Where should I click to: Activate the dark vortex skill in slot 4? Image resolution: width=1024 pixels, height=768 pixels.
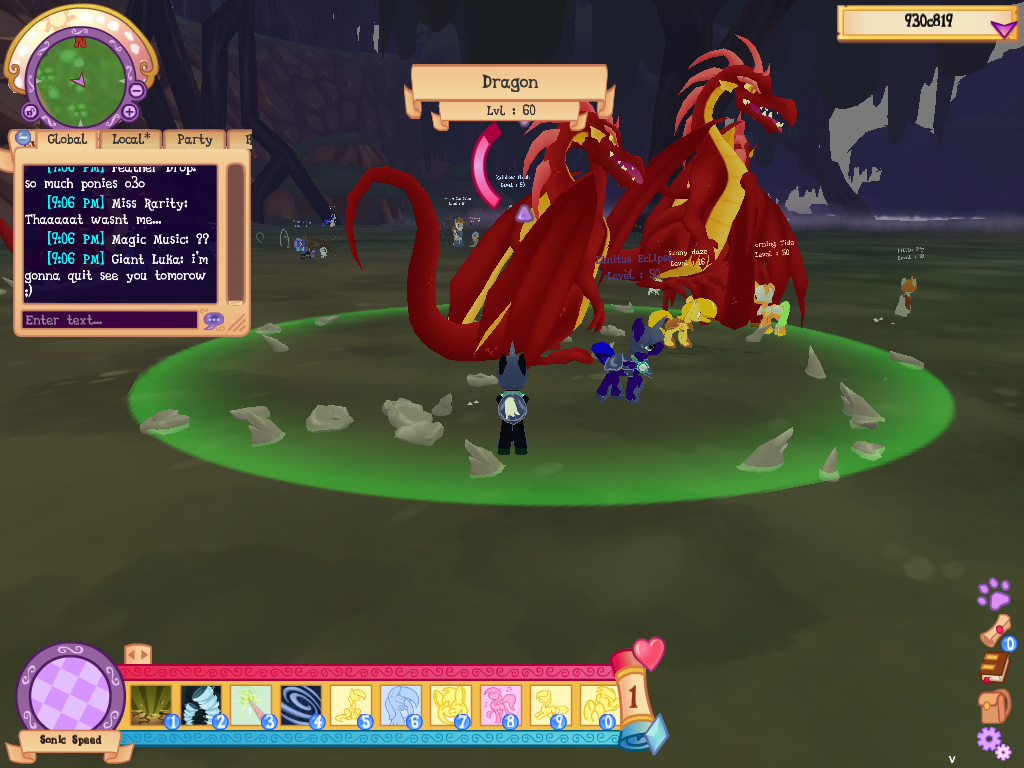[x=300, y=704]
